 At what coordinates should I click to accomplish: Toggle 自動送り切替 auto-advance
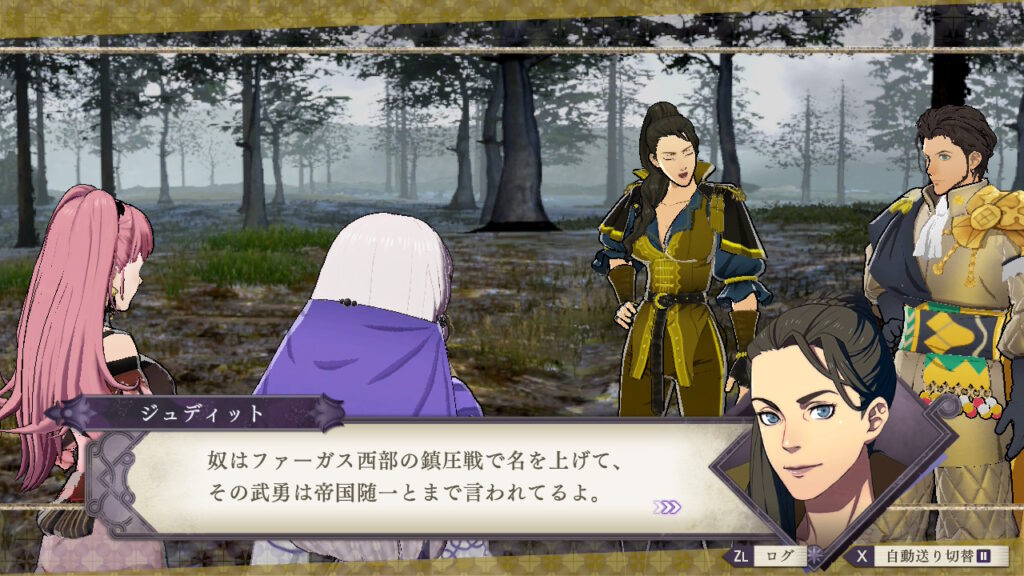929,555
